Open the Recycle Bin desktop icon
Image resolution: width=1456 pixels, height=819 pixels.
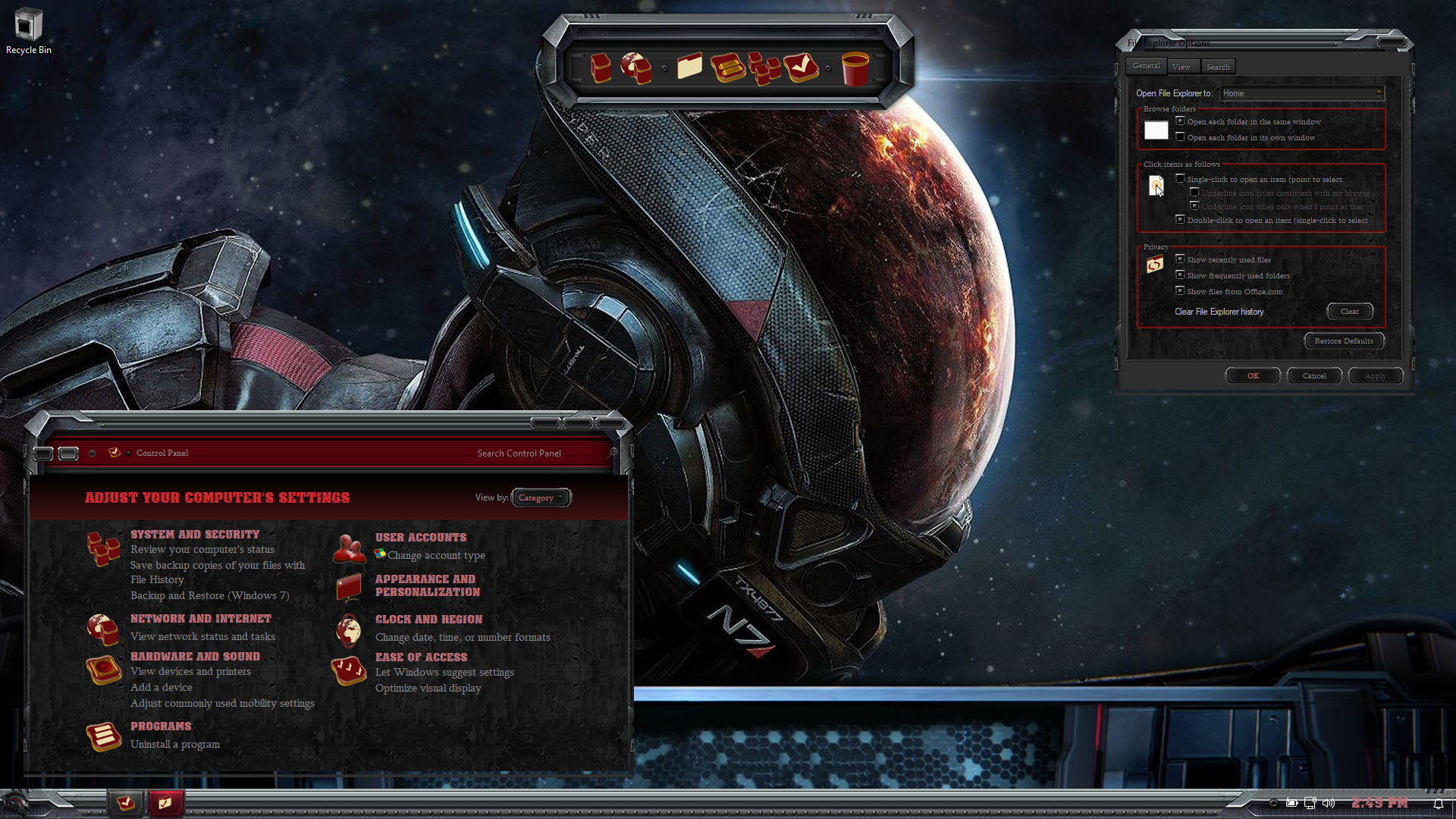coord(28,30)
